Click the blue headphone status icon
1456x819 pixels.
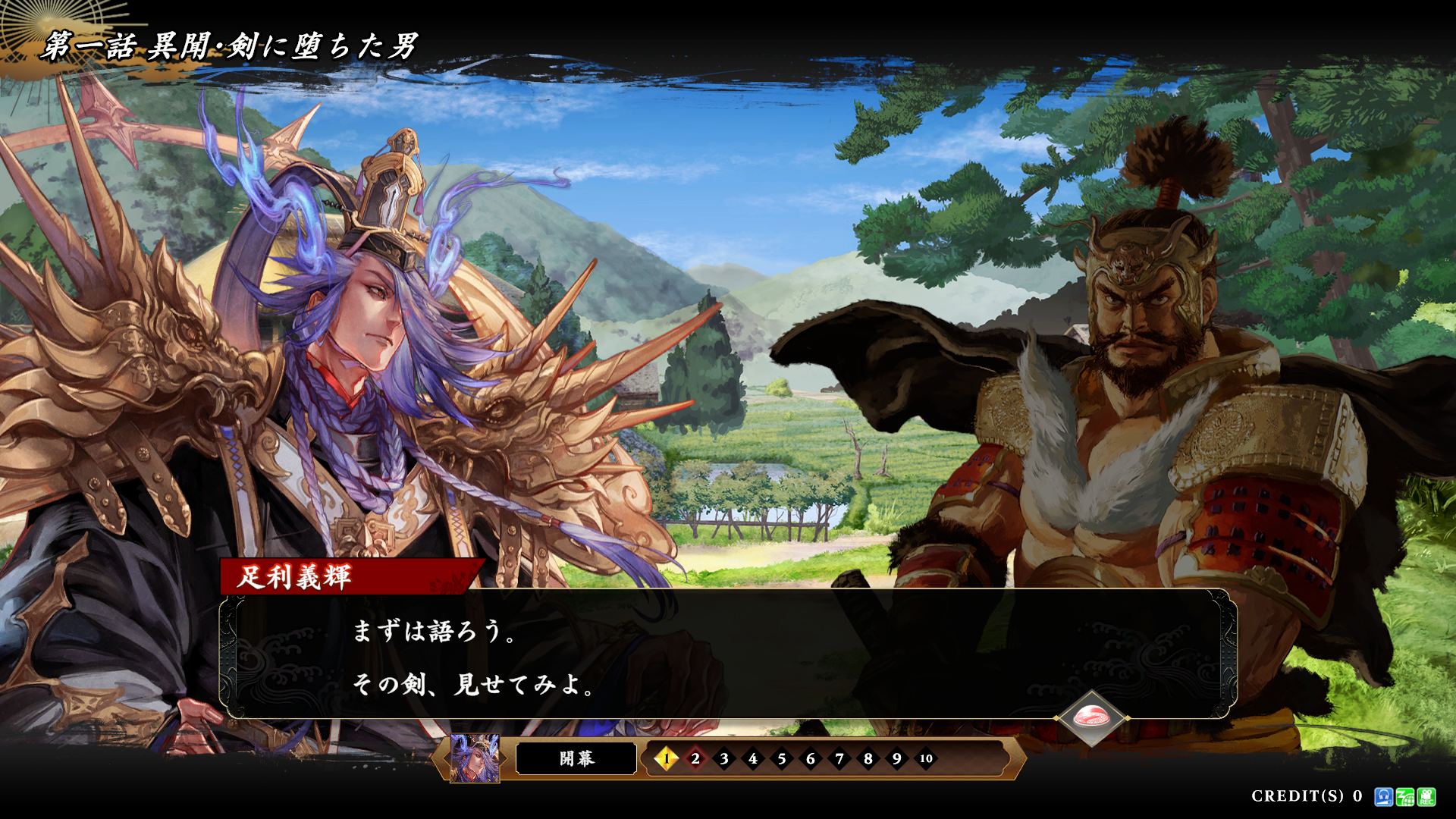[1383, 796]
